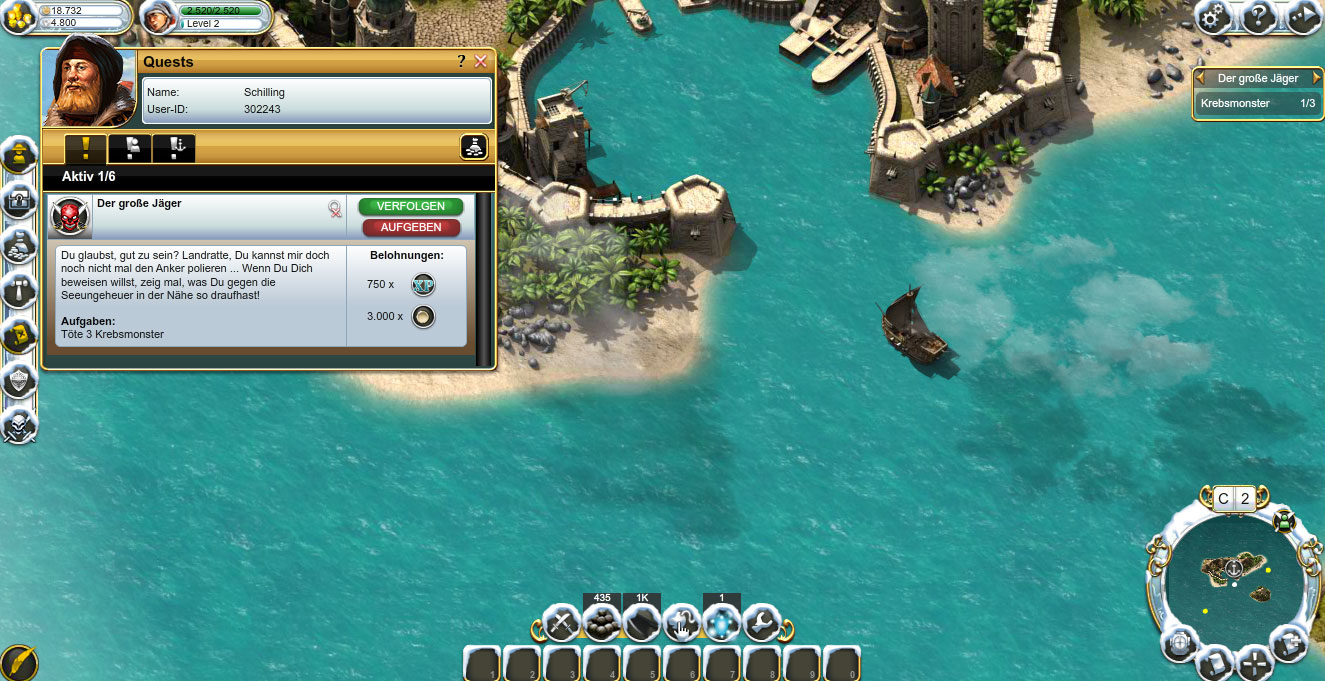Select the harpoon ammunition icon
This screenshot has height=681, width=1325.
(641, 624)
